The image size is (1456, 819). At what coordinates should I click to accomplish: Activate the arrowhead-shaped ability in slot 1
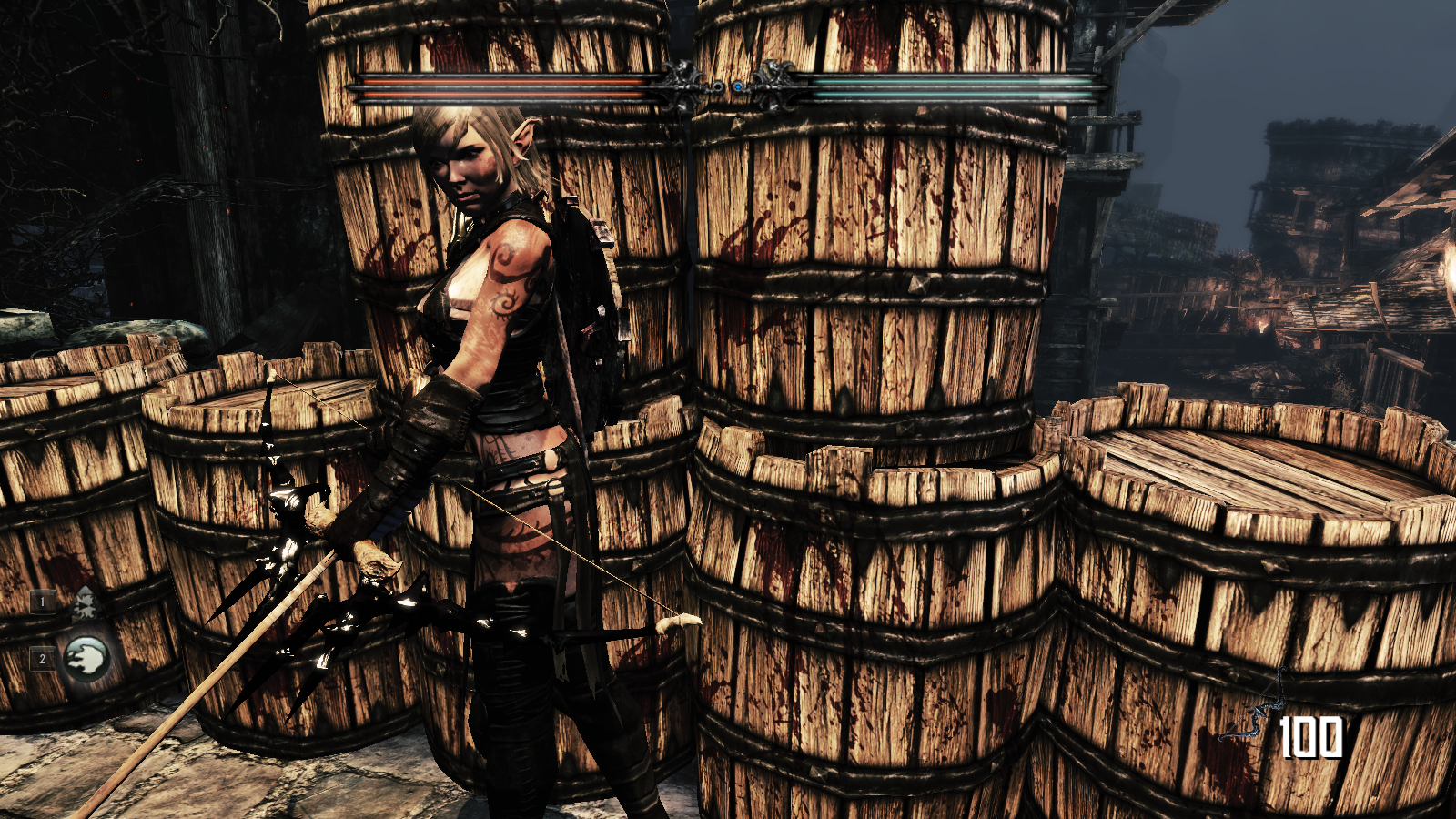click(x=85, y=603)
